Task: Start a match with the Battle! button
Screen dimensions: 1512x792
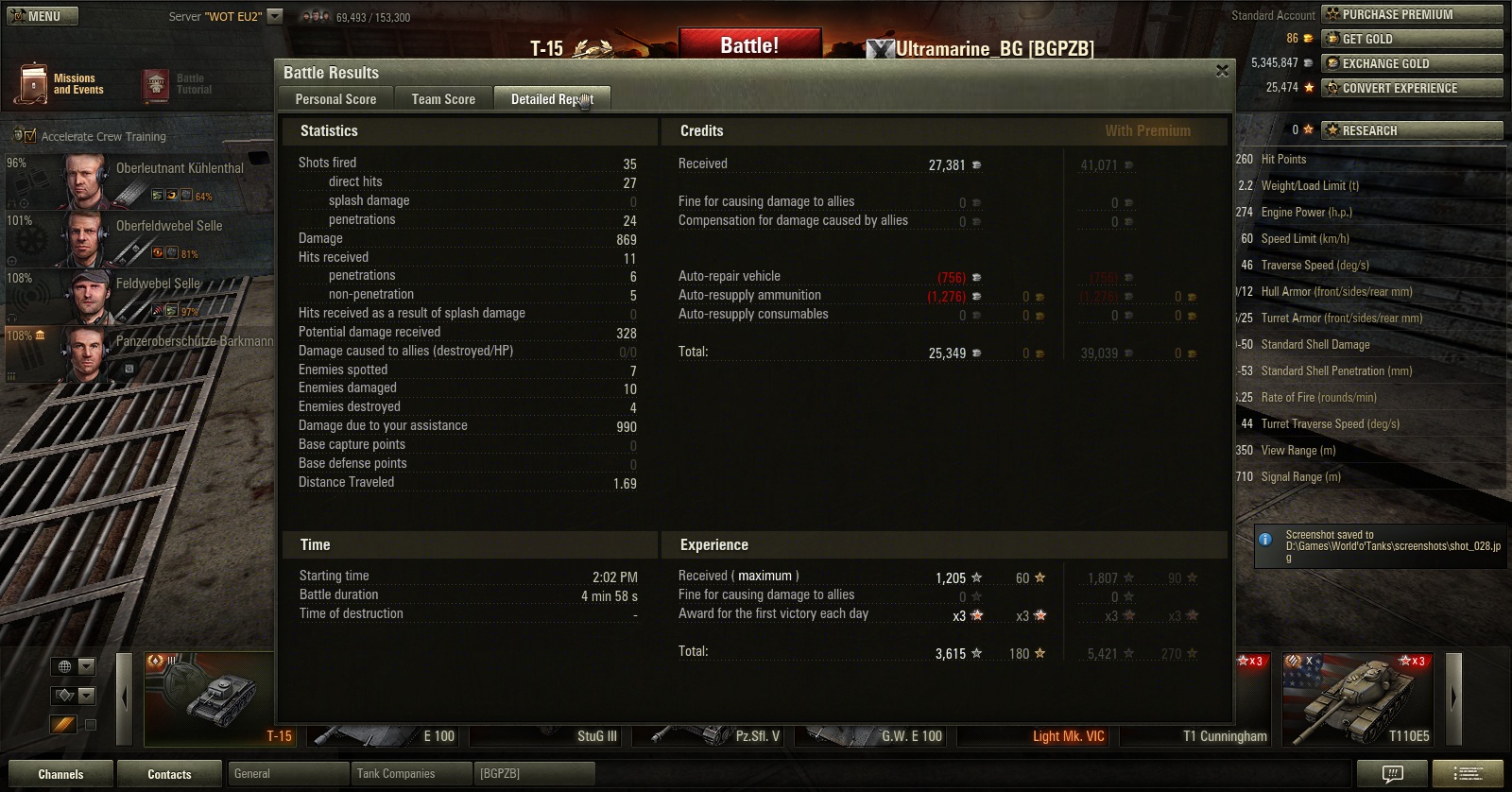Action: (749, 45)
